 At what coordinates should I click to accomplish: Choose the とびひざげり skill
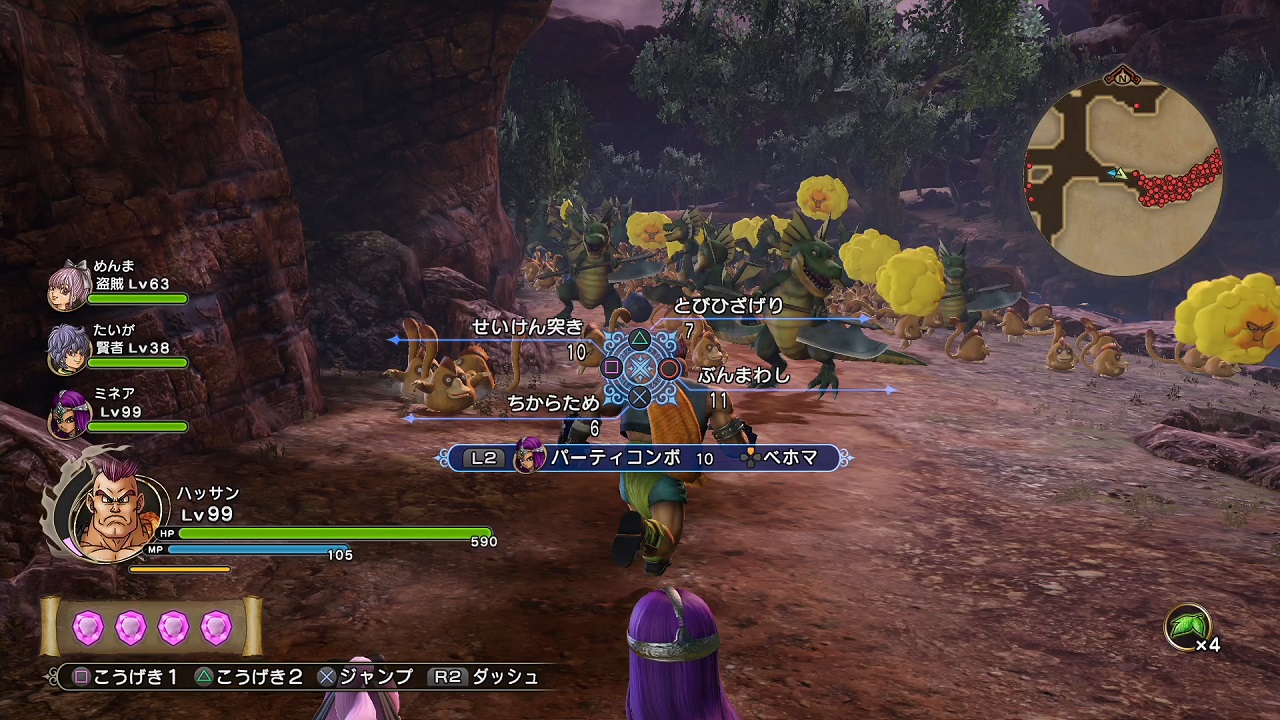point(728,306)
